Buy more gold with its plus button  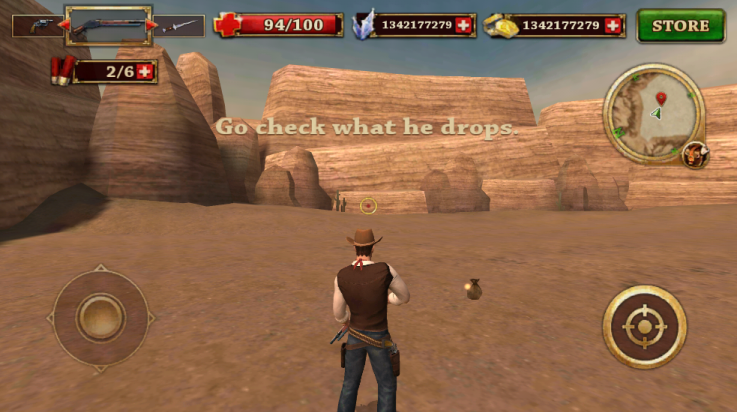tap(612, 25)
